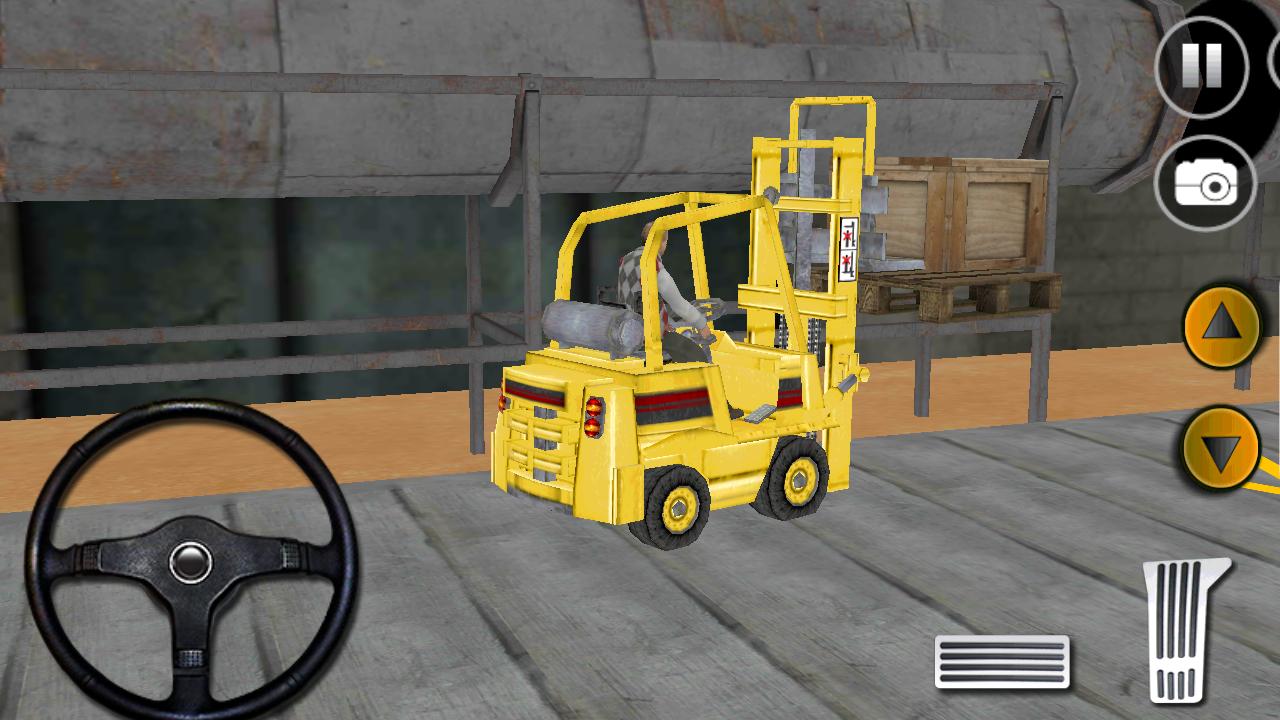Image resolution: width=1280 pixels, height=720 pixels.
Task: Click the camera icon to change view
Action: point(1204,185)
